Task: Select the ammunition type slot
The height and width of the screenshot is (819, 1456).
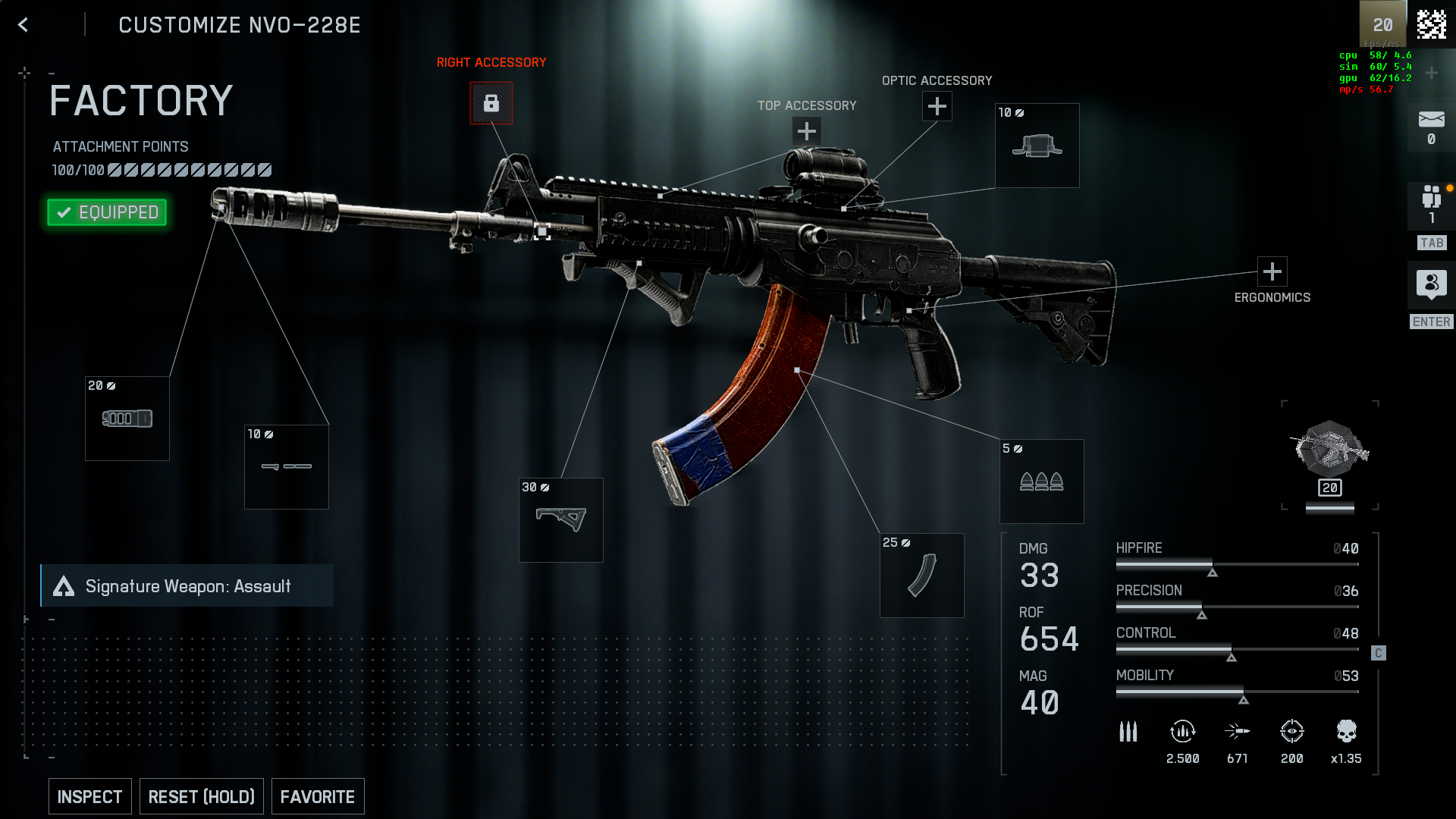Action: point(1041,482)
